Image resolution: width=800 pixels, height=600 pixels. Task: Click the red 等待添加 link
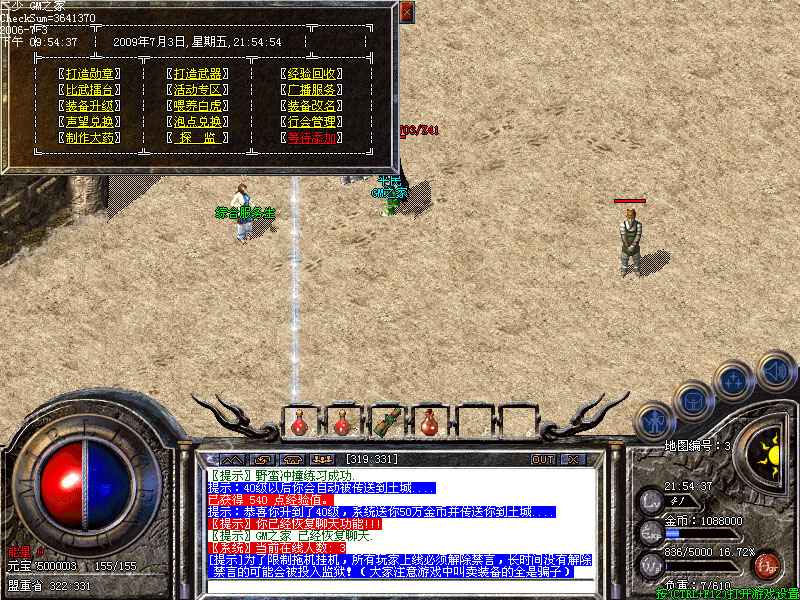311,138
